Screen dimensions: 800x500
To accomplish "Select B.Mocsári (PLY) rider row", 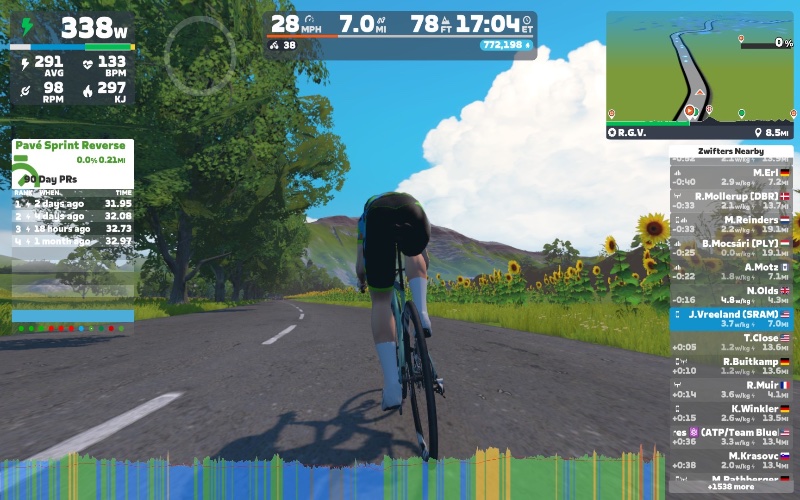I will click(x=731, y=248).
